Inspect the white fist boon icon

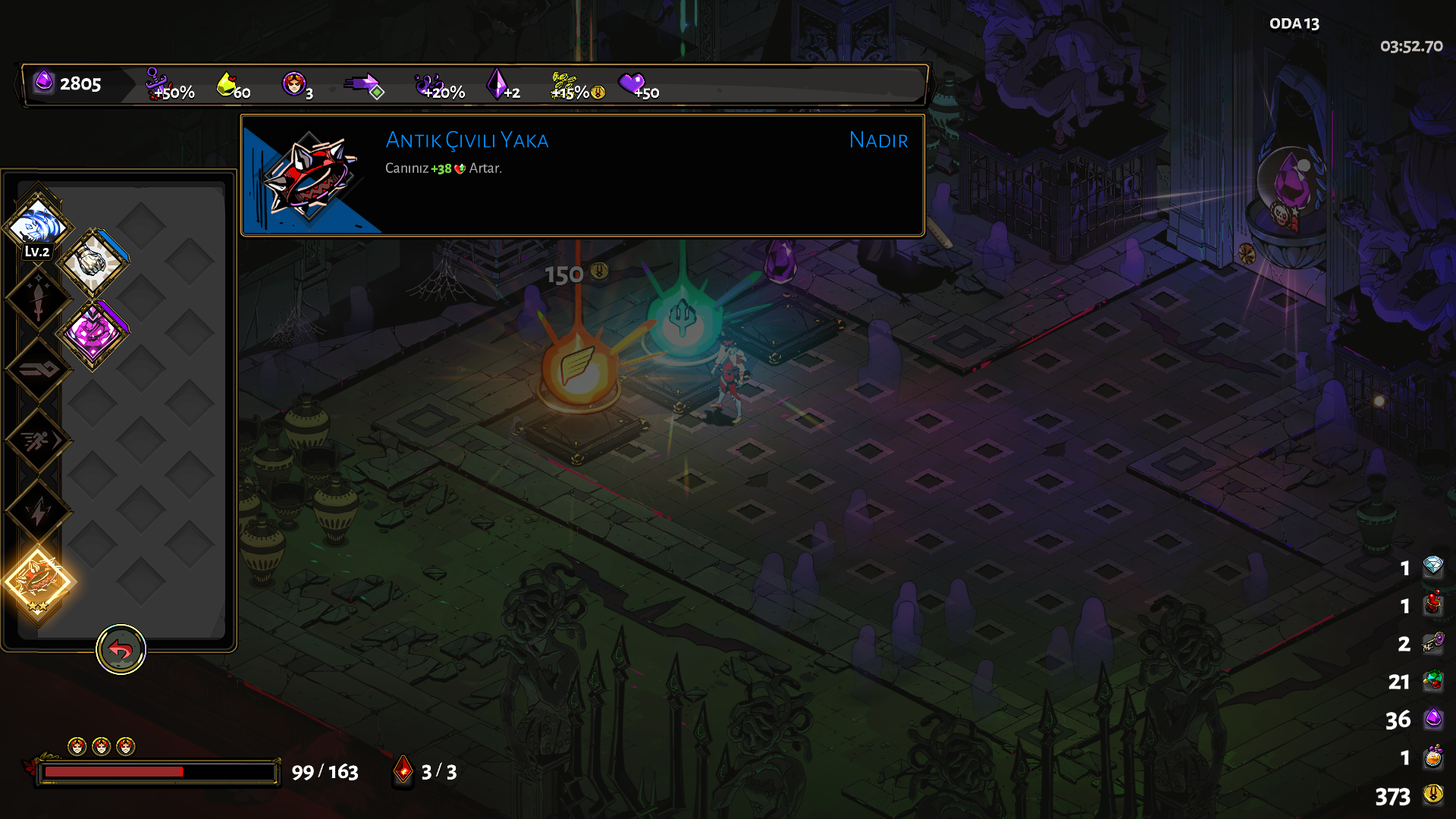pyautogui.click(x=93, y=262)
